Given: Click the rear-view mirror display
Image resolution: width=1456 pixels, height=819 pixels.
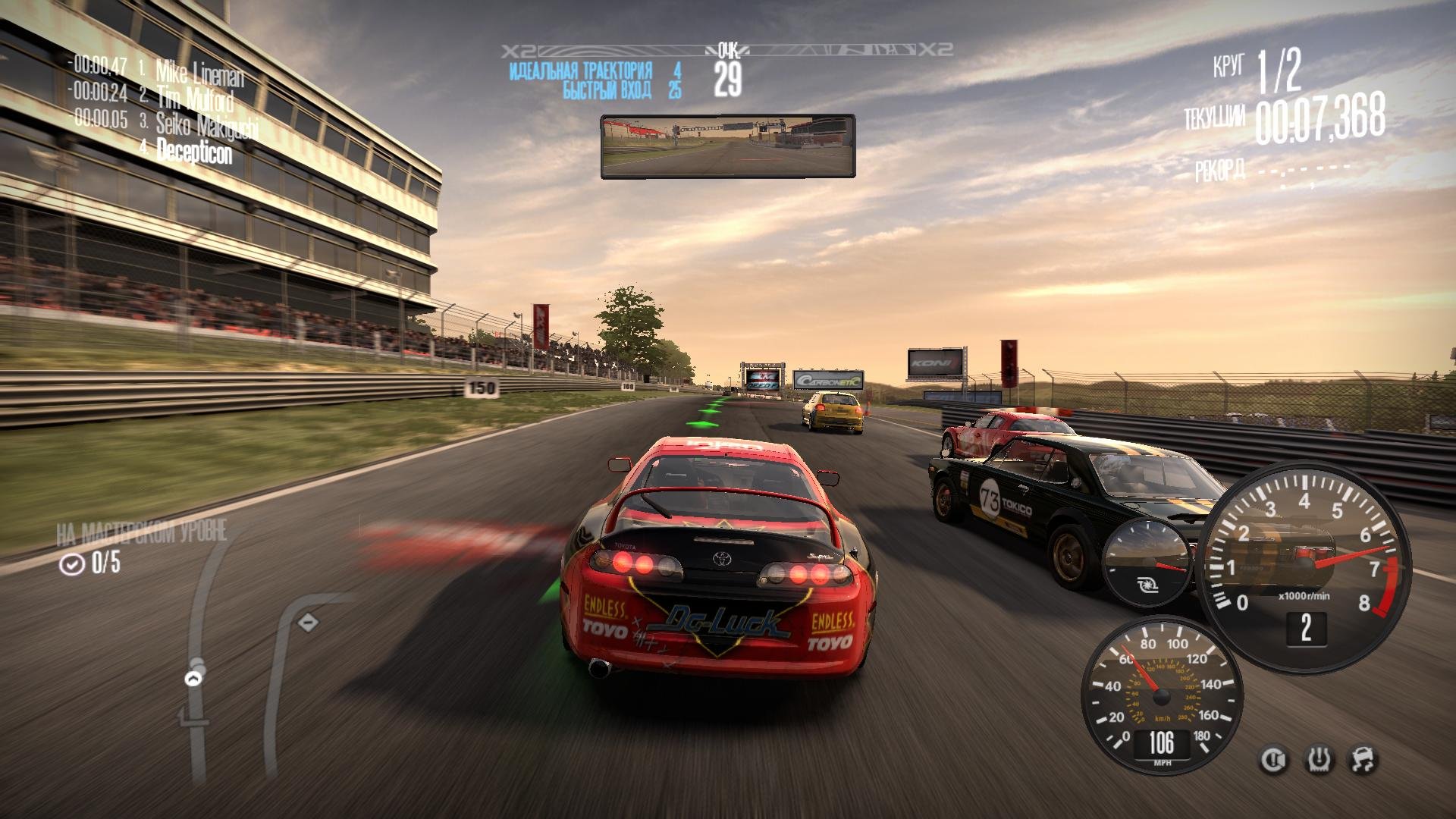Looking at the screenshot, I should [x=727, y=146].
